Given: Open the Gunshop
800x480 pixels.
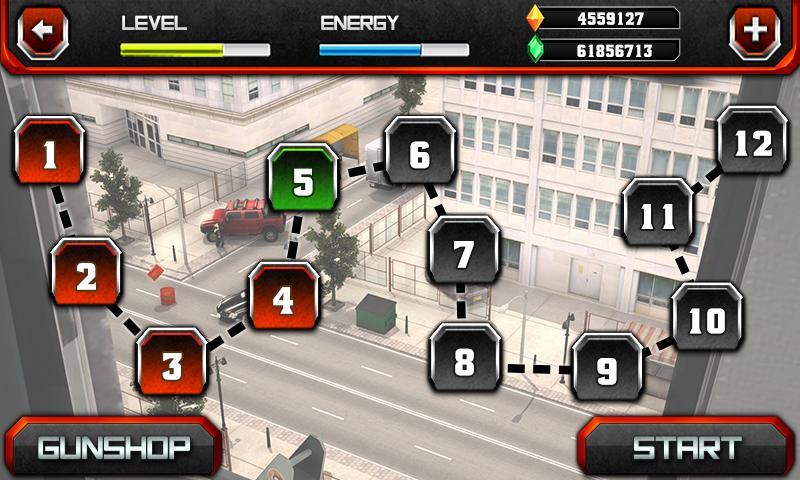Looking at the screenshot, I should [112, 447].
